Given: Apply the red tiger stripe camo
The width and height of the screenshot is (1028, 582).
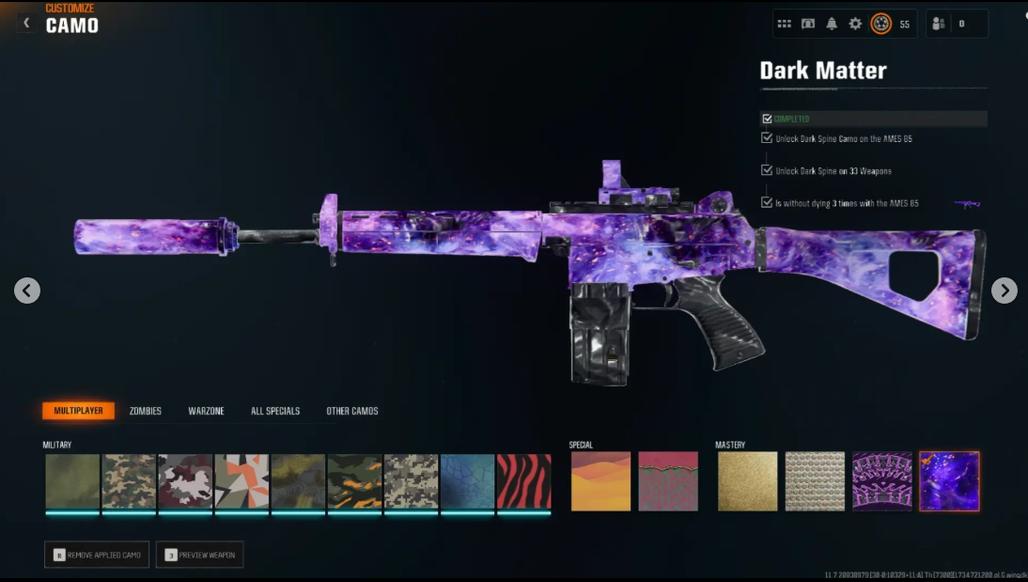Looking at the screenshot, I should [x=524, y=482].
